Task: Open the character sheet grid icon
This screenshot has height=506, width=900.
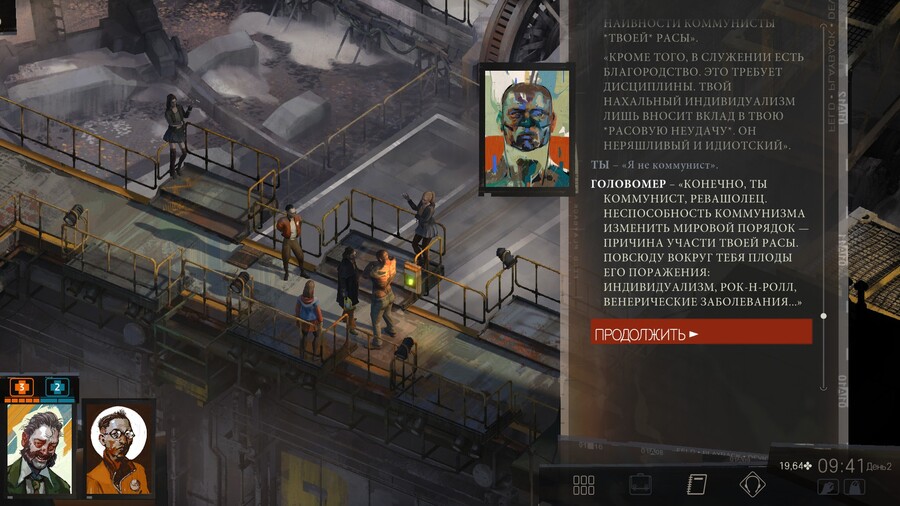Action: [x=584, y=485]
